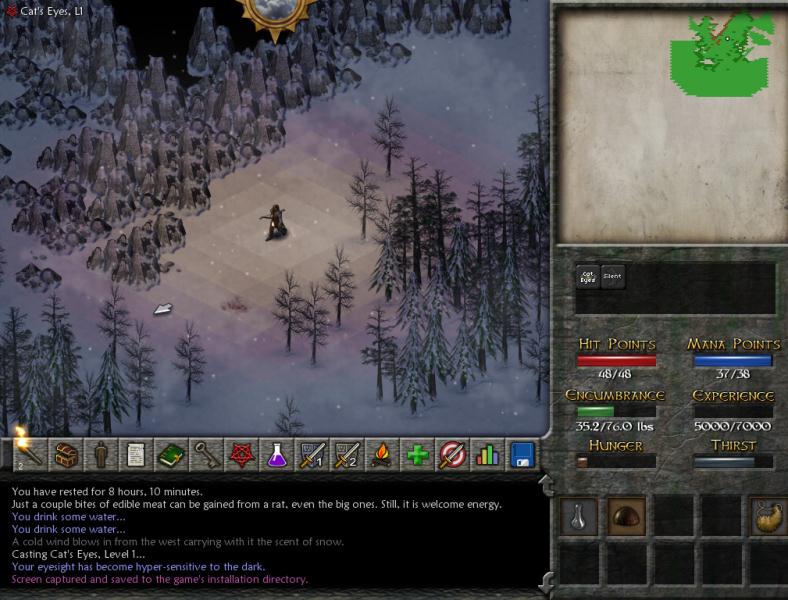Open the bar chart statistics icon
Screen dimensions: 788x600
(487, 454)
